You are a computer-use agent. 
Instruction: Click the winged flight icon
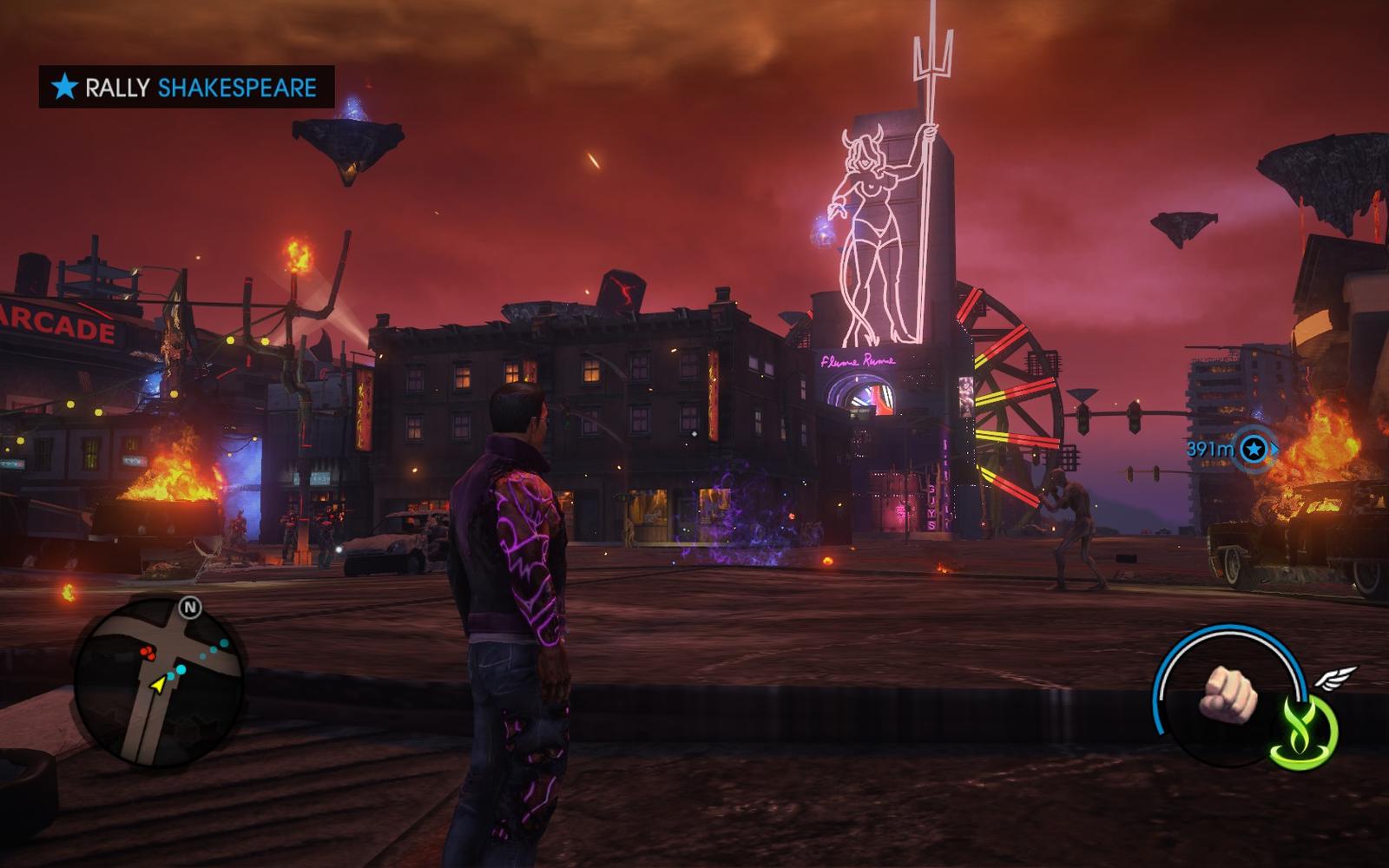coord(1335,677)
